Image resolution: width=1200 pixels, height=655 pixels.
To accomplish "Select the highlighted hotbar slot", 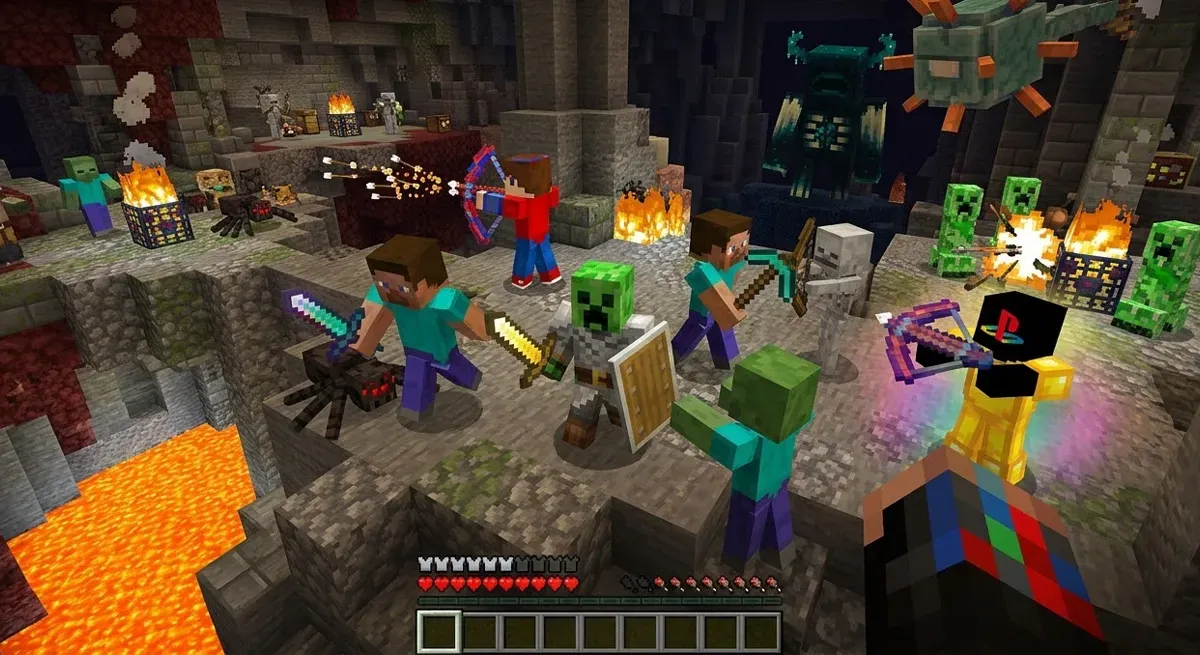I will [439, 632].
